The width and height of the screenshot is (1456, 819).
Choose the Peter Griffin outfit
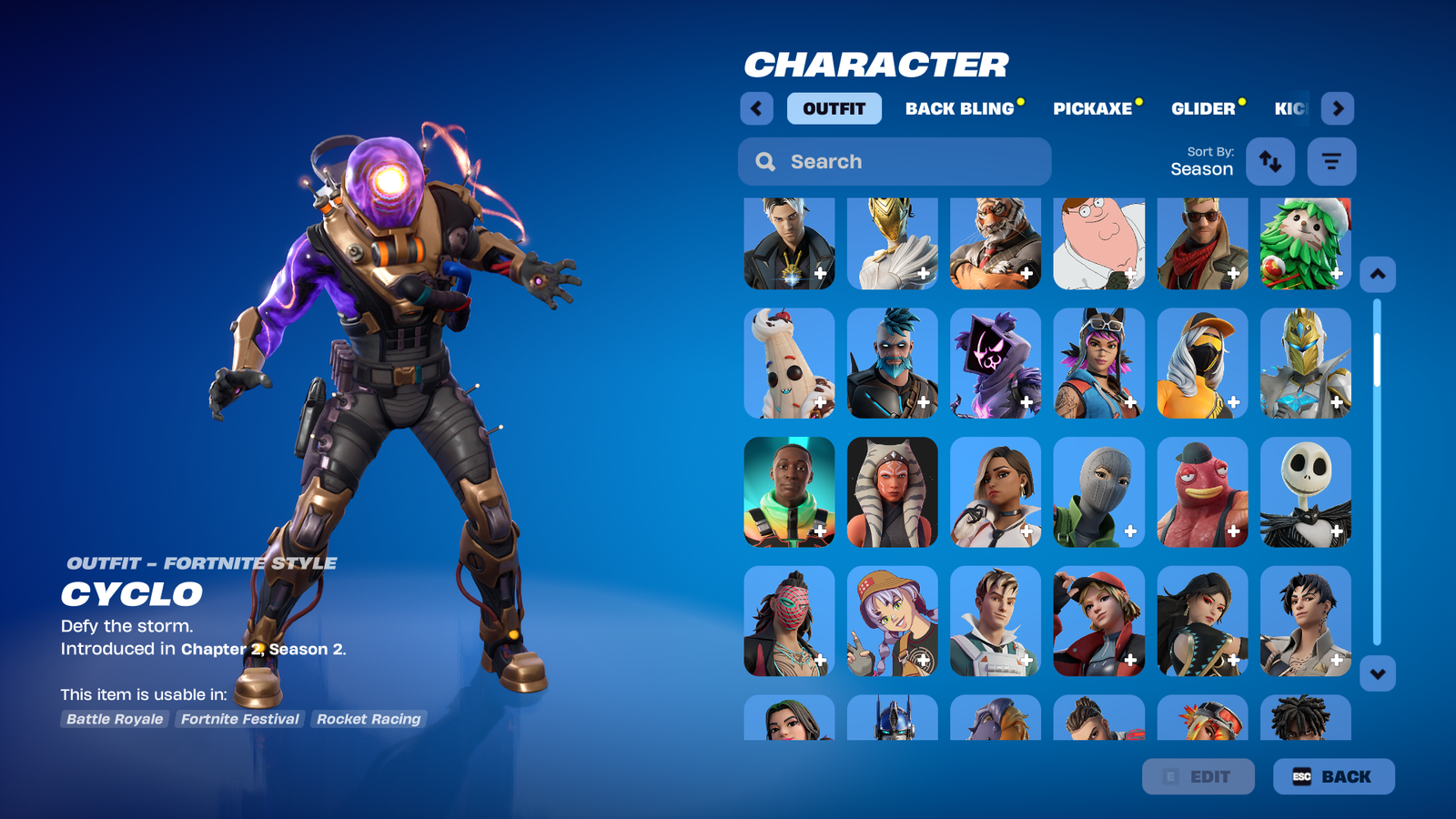pos(1098,243)
